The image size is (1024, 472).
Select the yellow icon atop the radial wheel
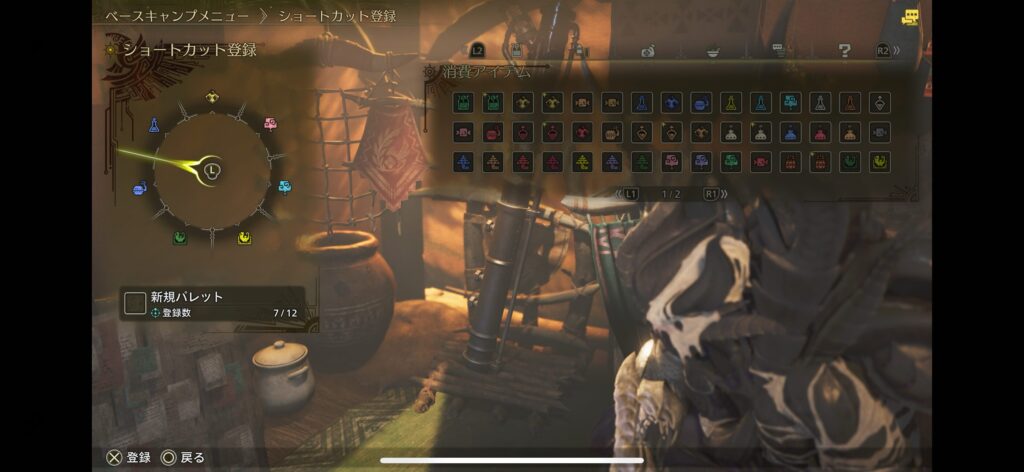click(211, 97)
